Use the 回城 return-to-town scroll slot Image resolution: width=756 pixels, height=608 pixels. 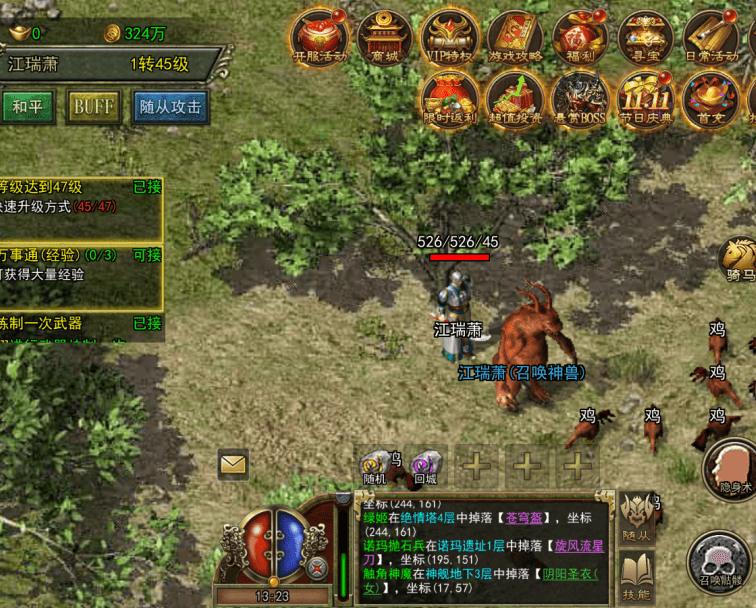tap(427, 466)
